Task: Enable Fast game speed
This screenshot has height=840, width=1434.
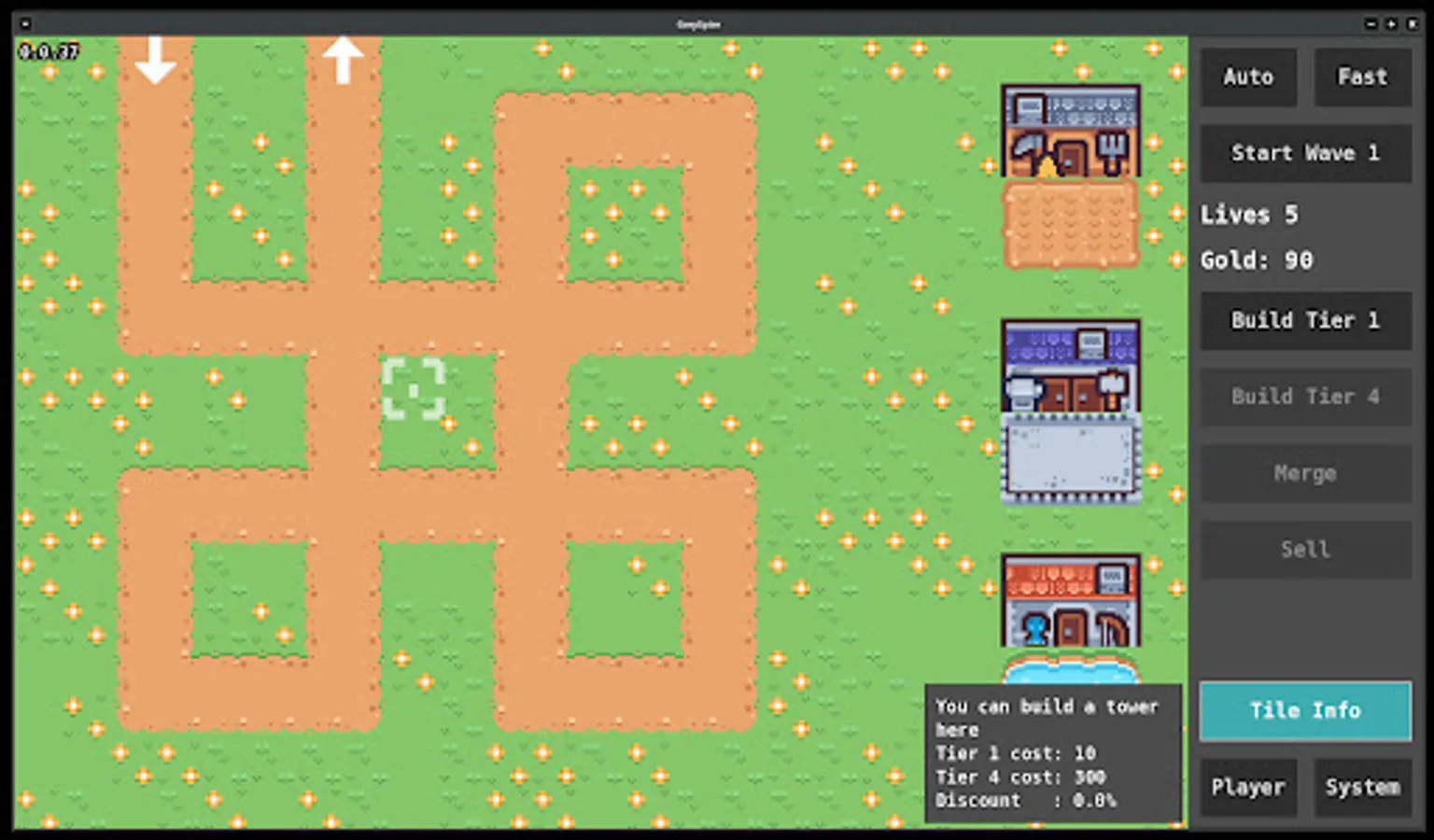Action: (x=1362, y=77)
